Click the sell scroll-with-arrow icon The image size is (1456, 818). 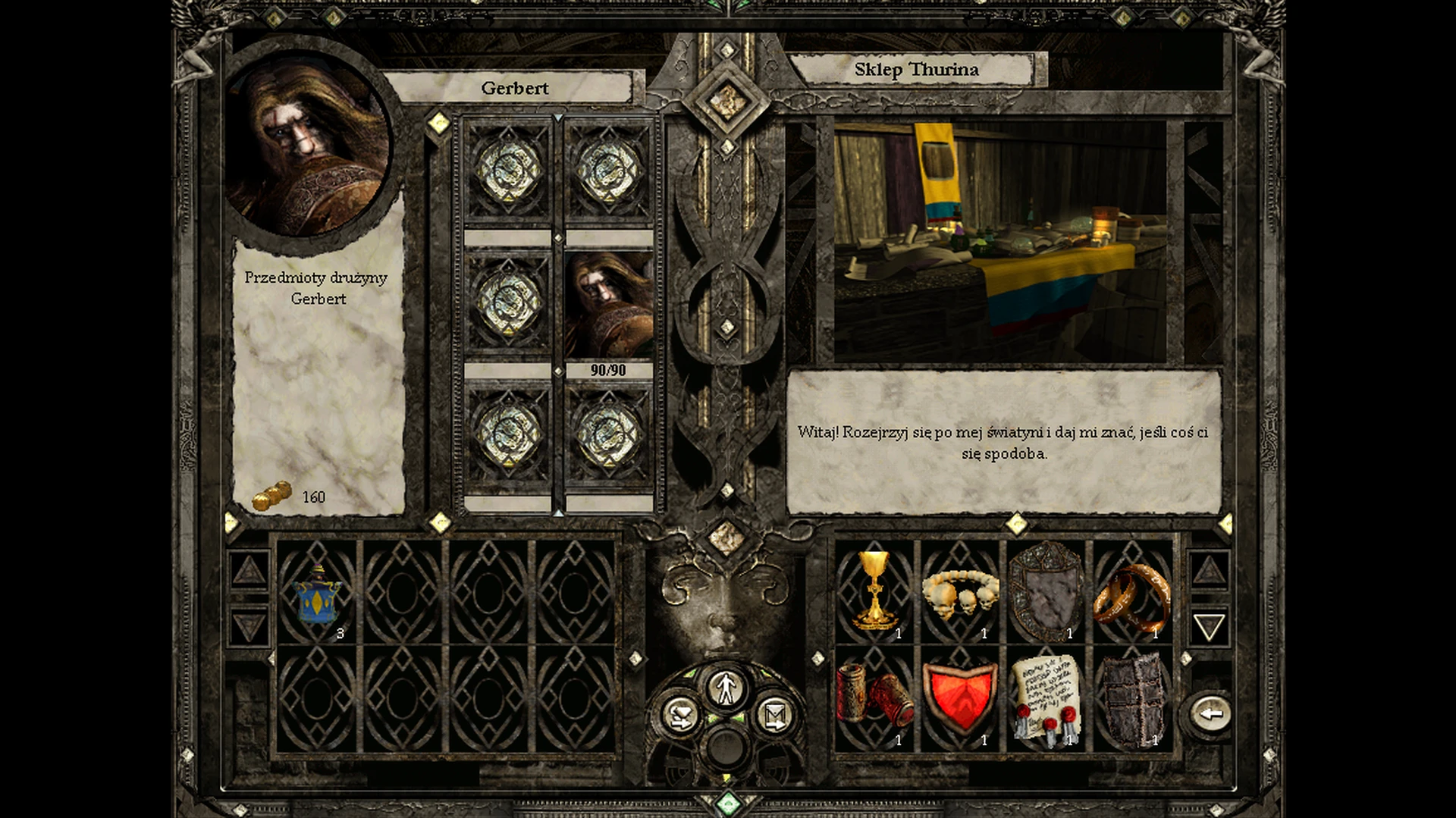coord(773,713)
